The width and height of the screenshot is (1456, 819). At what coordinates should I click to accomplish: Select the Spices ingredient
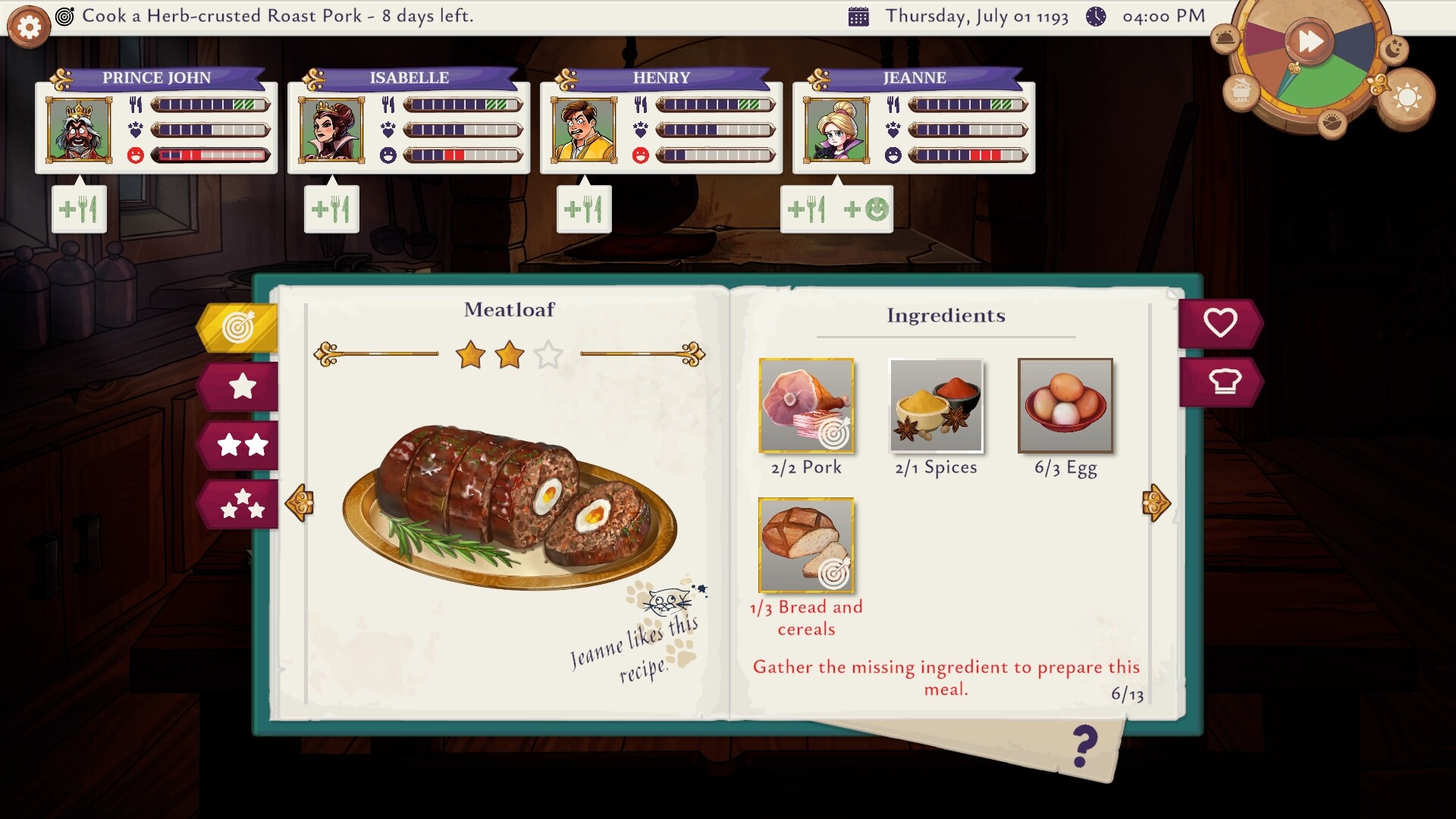(936, 406)
